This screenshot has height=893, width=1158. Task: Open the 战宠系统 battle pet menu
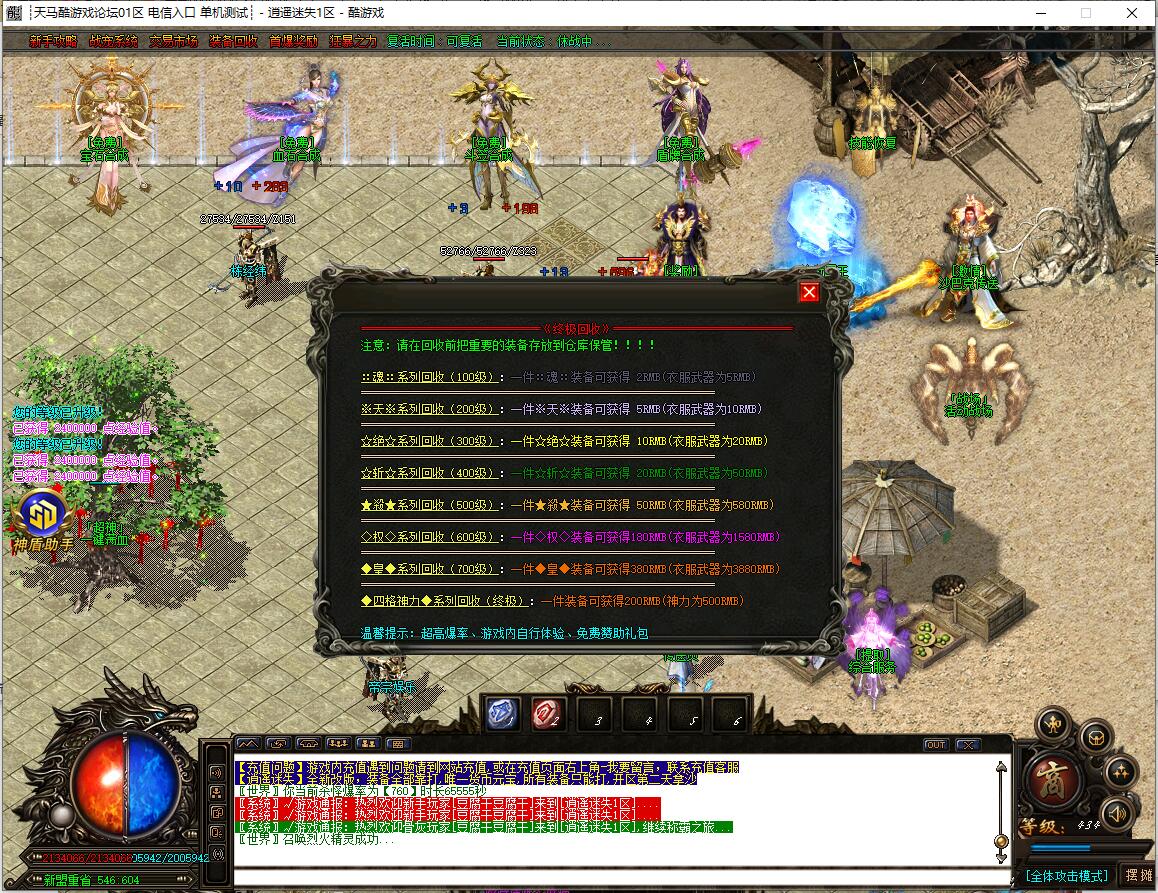[113, 42]
